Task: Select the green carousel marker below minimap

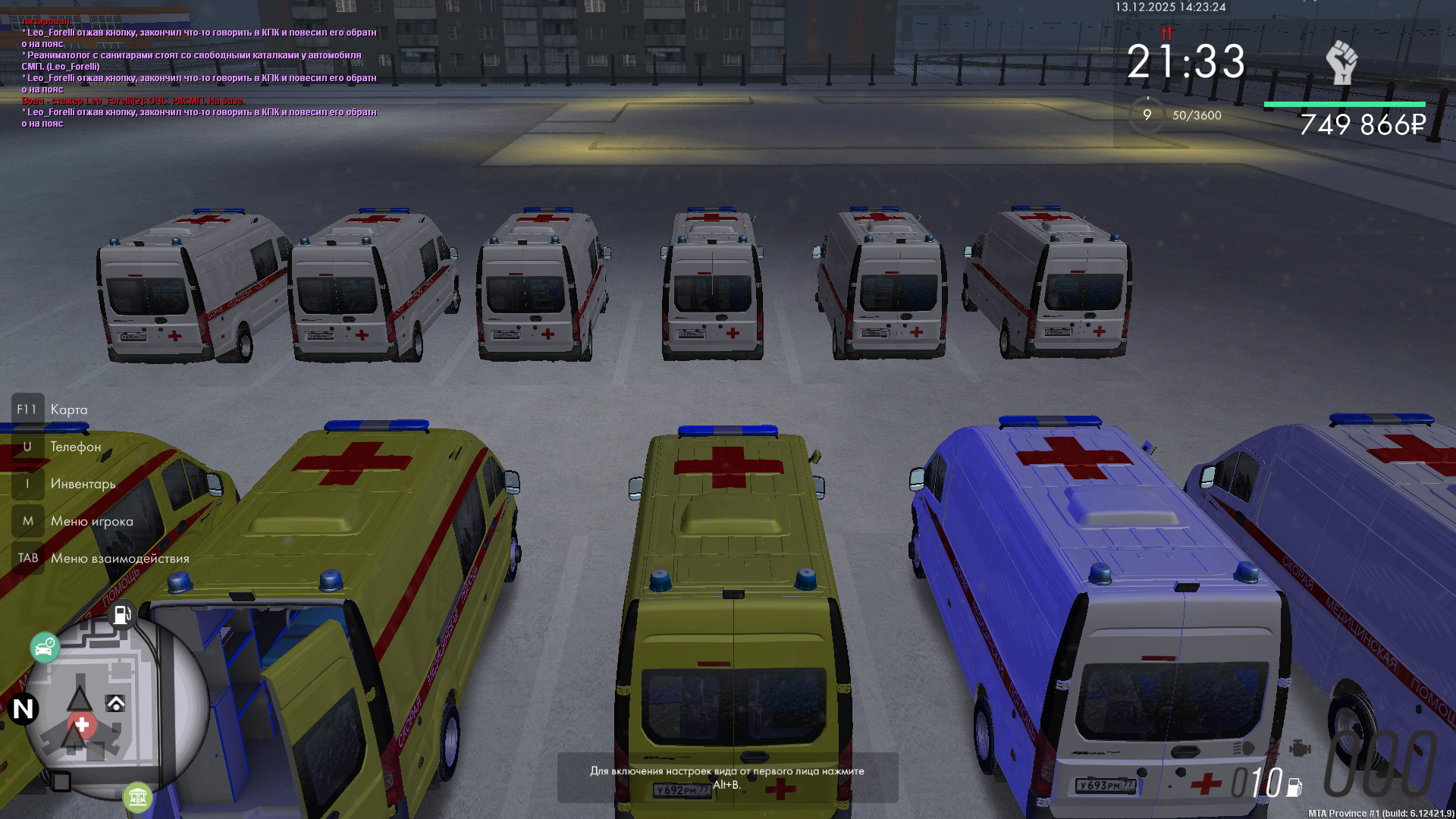Action: pos(137,797)
